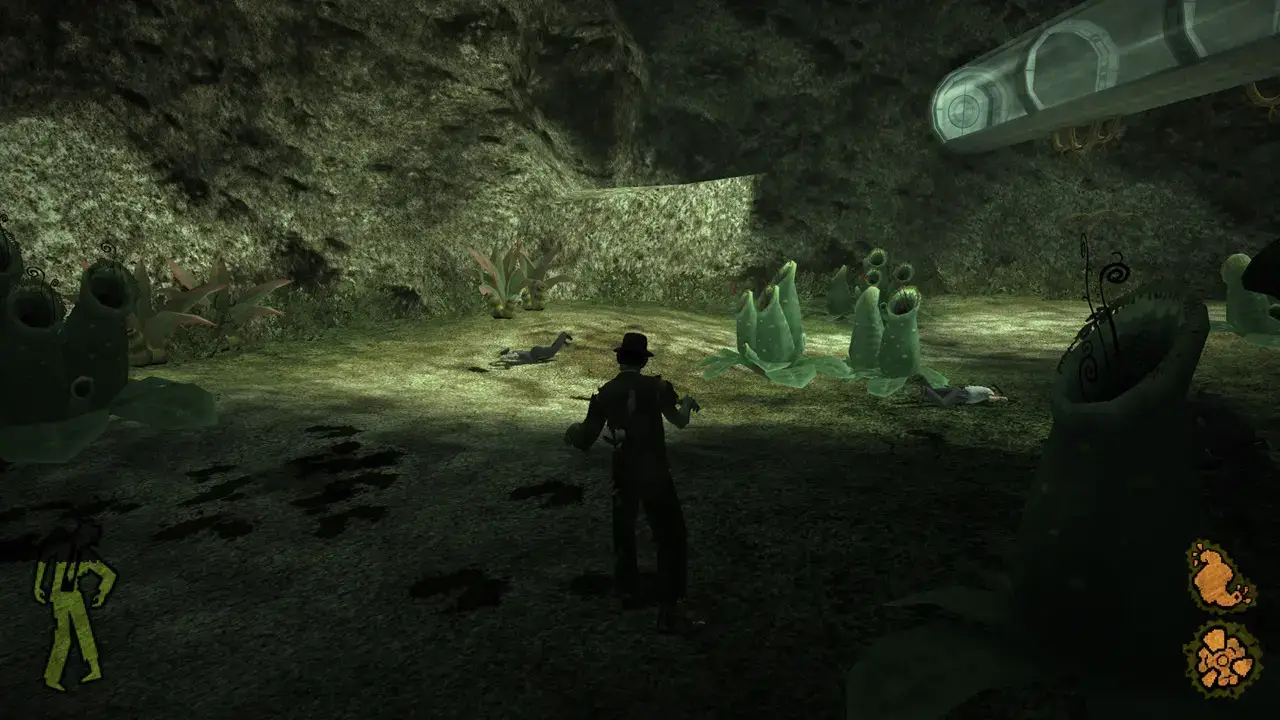This screenshot has height=720, width=1280.
Task: Select the orange flower-shaped burst ability icon
Action: coord(1222,659)
